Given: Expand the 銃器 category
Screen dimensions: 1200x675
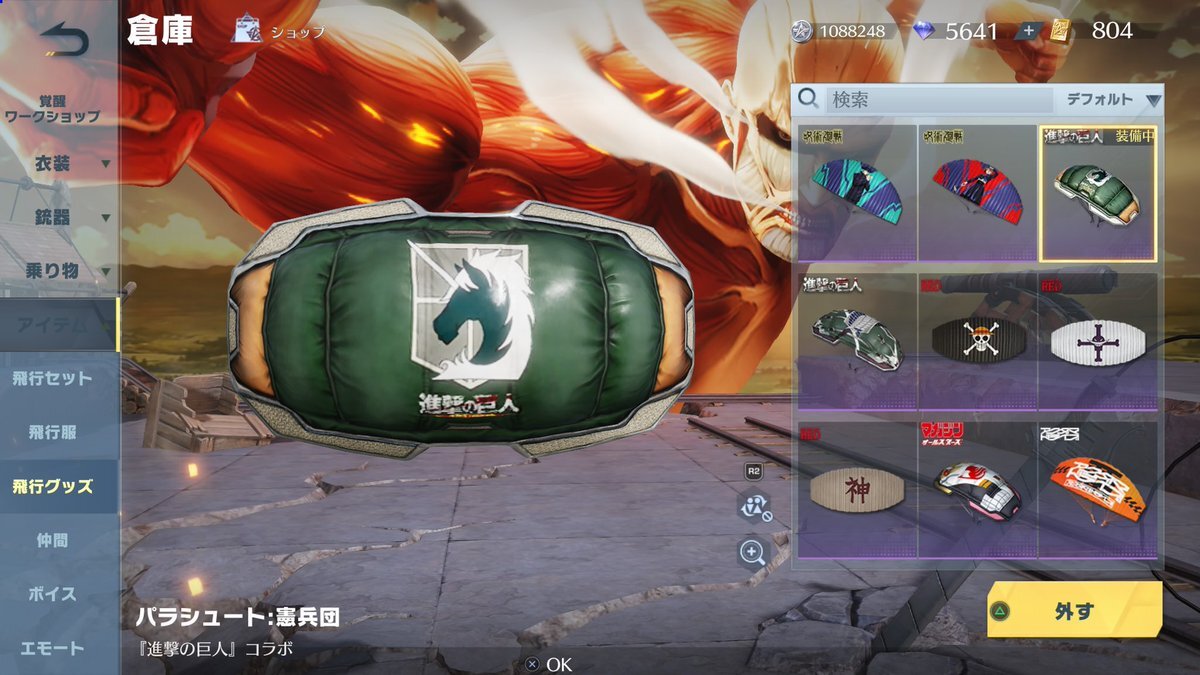Looking at the screenshot, I should [x=60, y=217].
